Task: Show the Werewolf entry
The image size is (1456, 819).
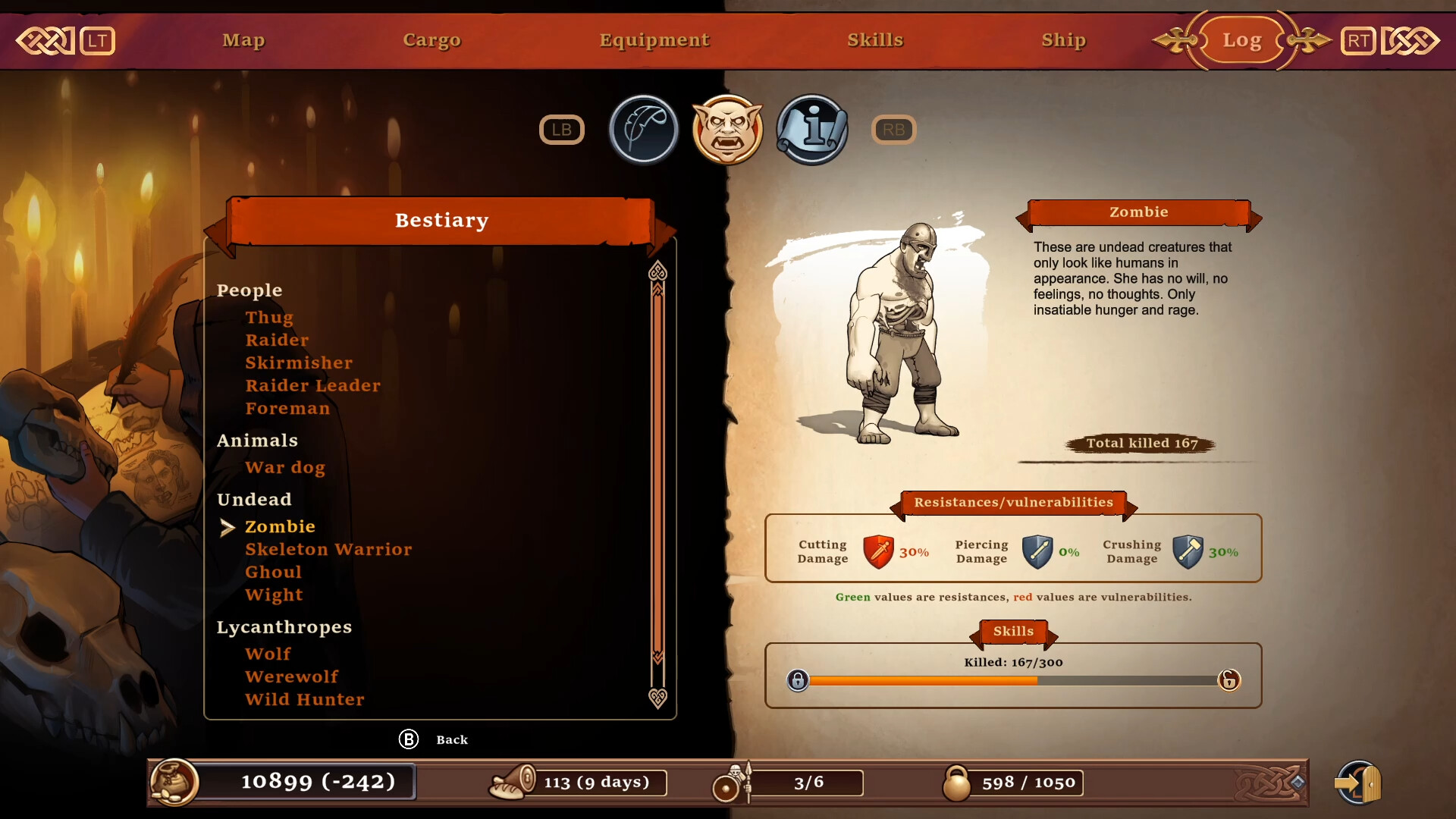Action: (292, 677)
